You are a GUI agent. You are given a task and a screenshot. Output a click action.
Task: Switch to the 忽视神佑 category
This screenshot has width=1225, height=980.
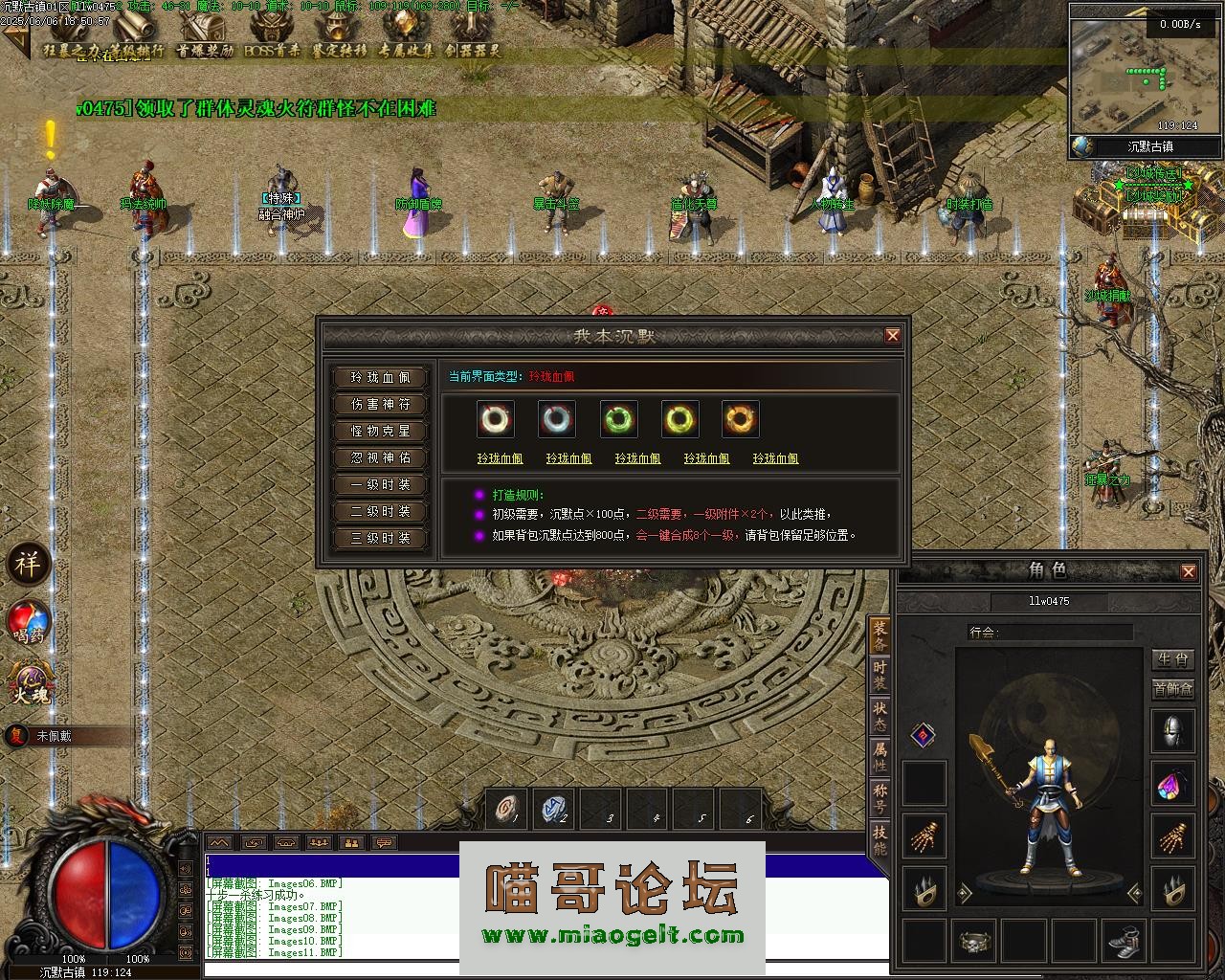click(x=381, y=458)
